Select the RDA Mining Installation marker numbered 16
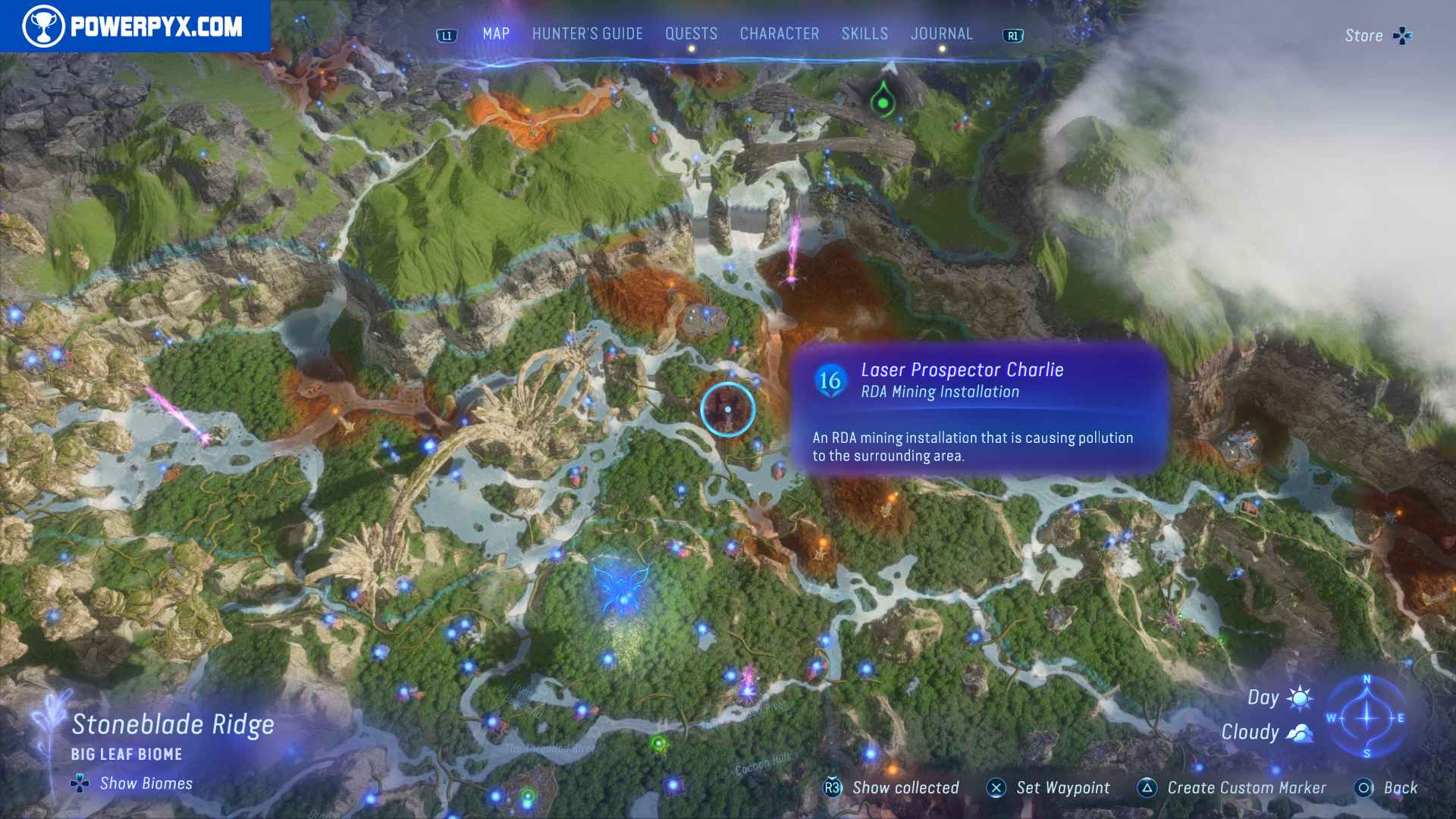The width and height of the screenshot is (1456, 819). pos(829,381)
